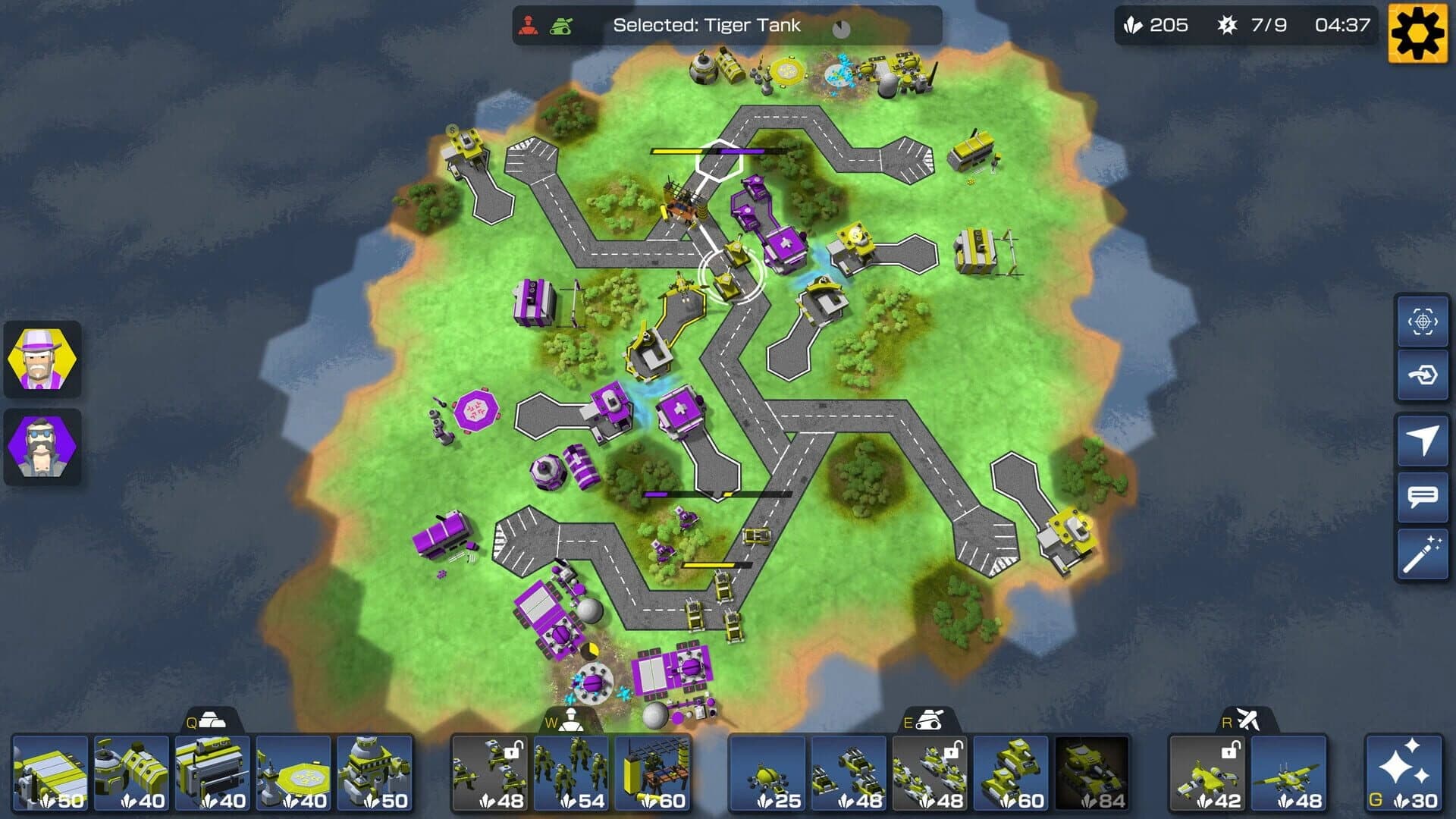Switch to the Q buildings category tab
This screenshot has width=1456, height=819.
pyautogui.click(x=206, y=723)
